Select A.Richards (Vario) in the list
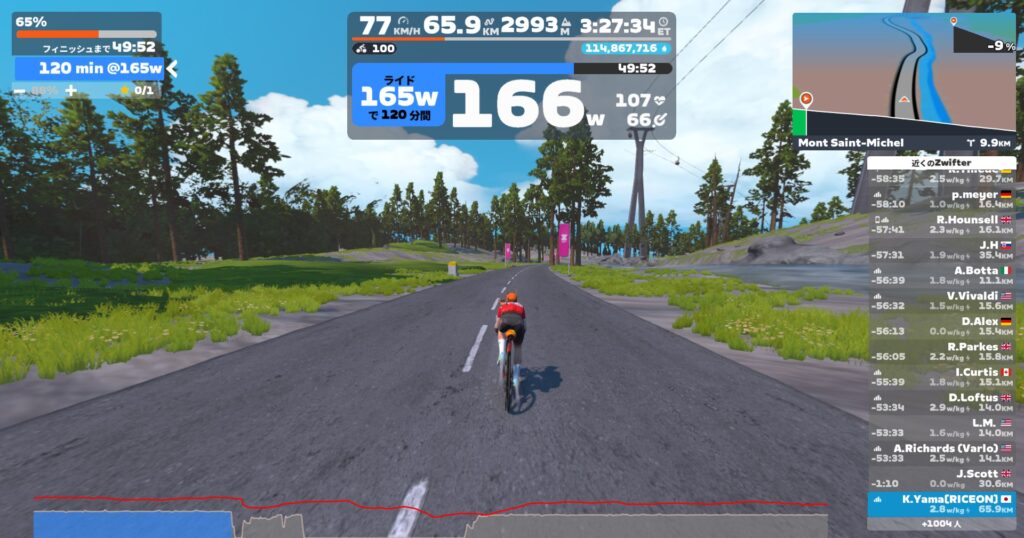 [940, 453]
